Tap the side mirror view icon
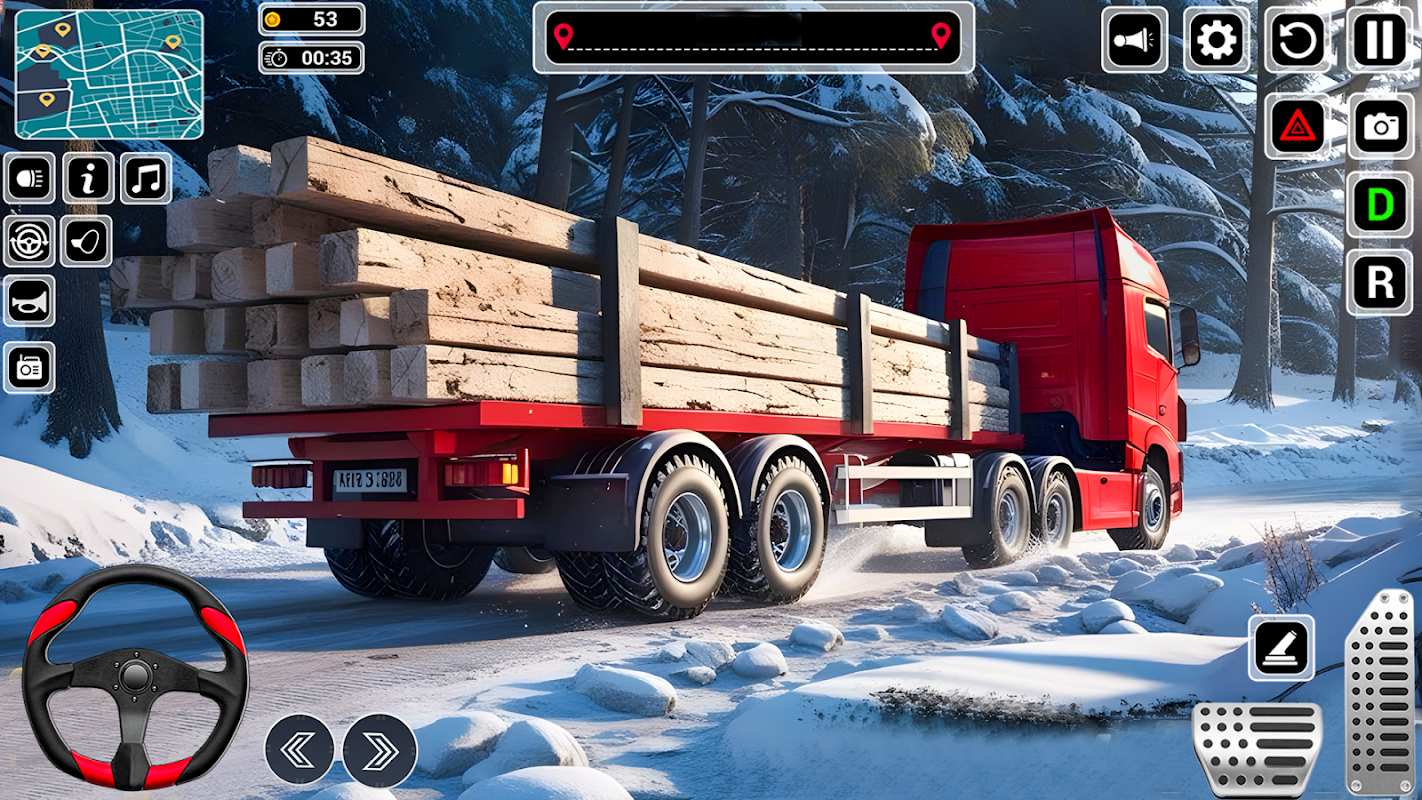 [86, 241]
